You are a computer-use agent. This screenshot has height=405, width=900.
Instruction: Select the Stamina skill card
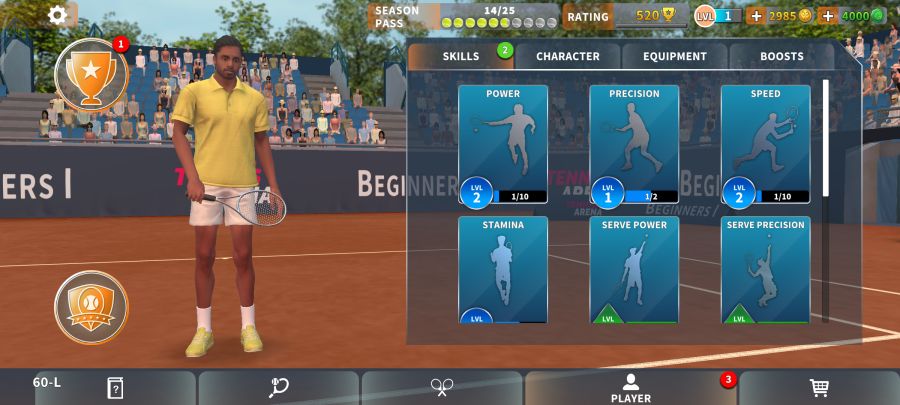click(503, 269)
